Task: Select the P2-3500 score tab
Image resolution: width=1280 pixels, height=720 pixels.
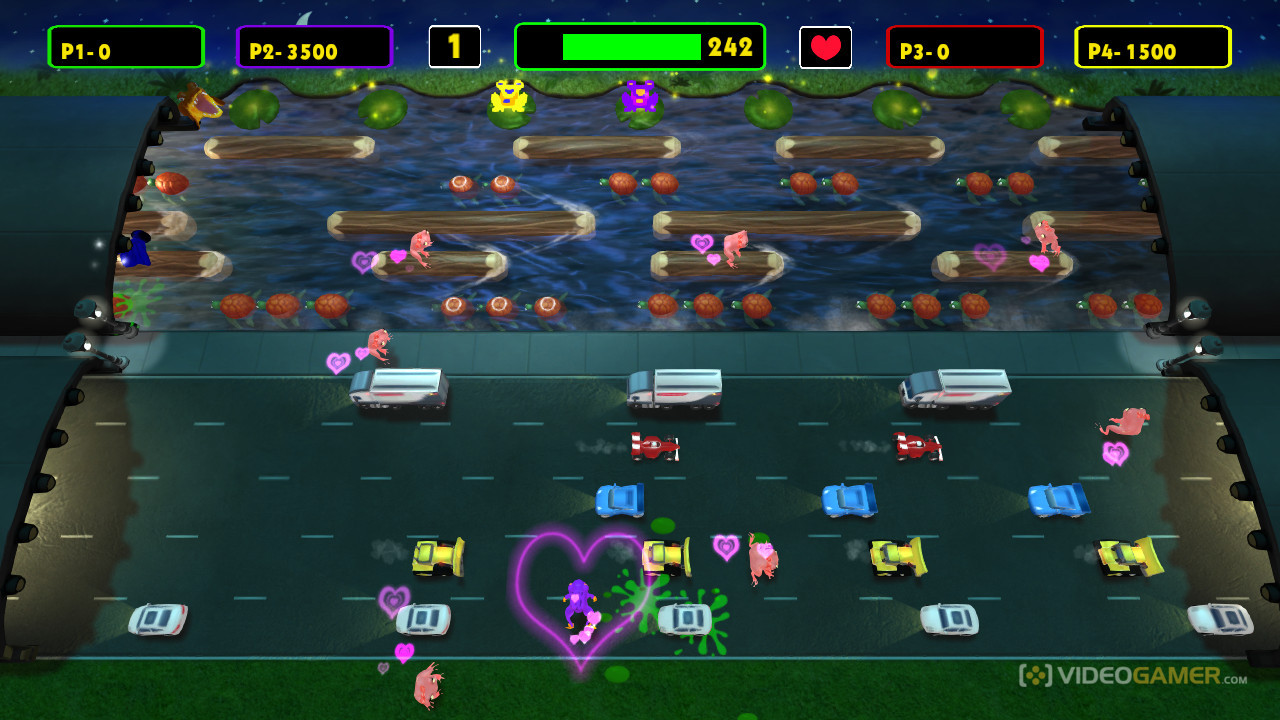Action: (313, 46)
